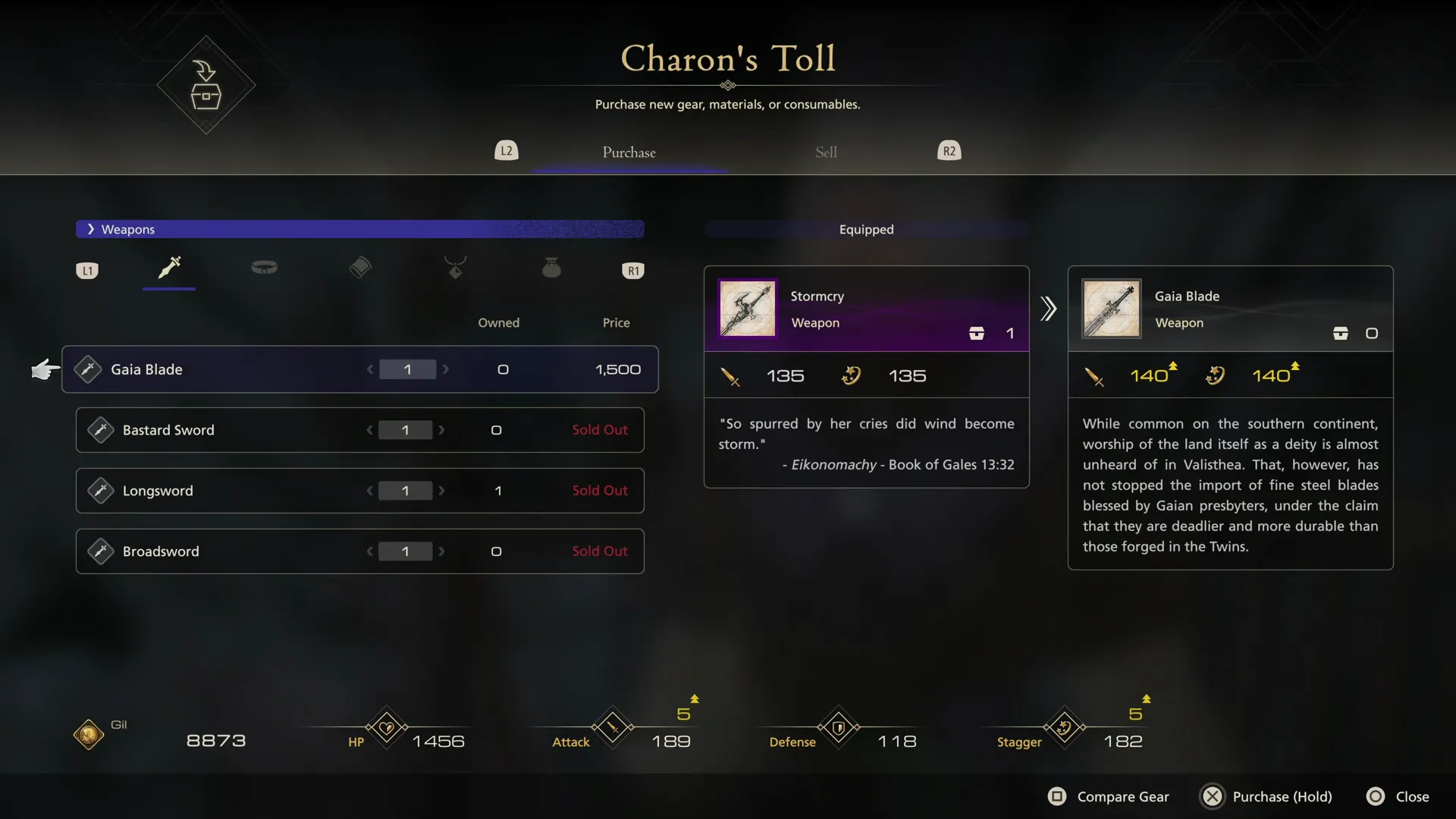Click the double chevron comparison arrow
Viewport: 1456px width, 819px height.
pos(1048,309)
